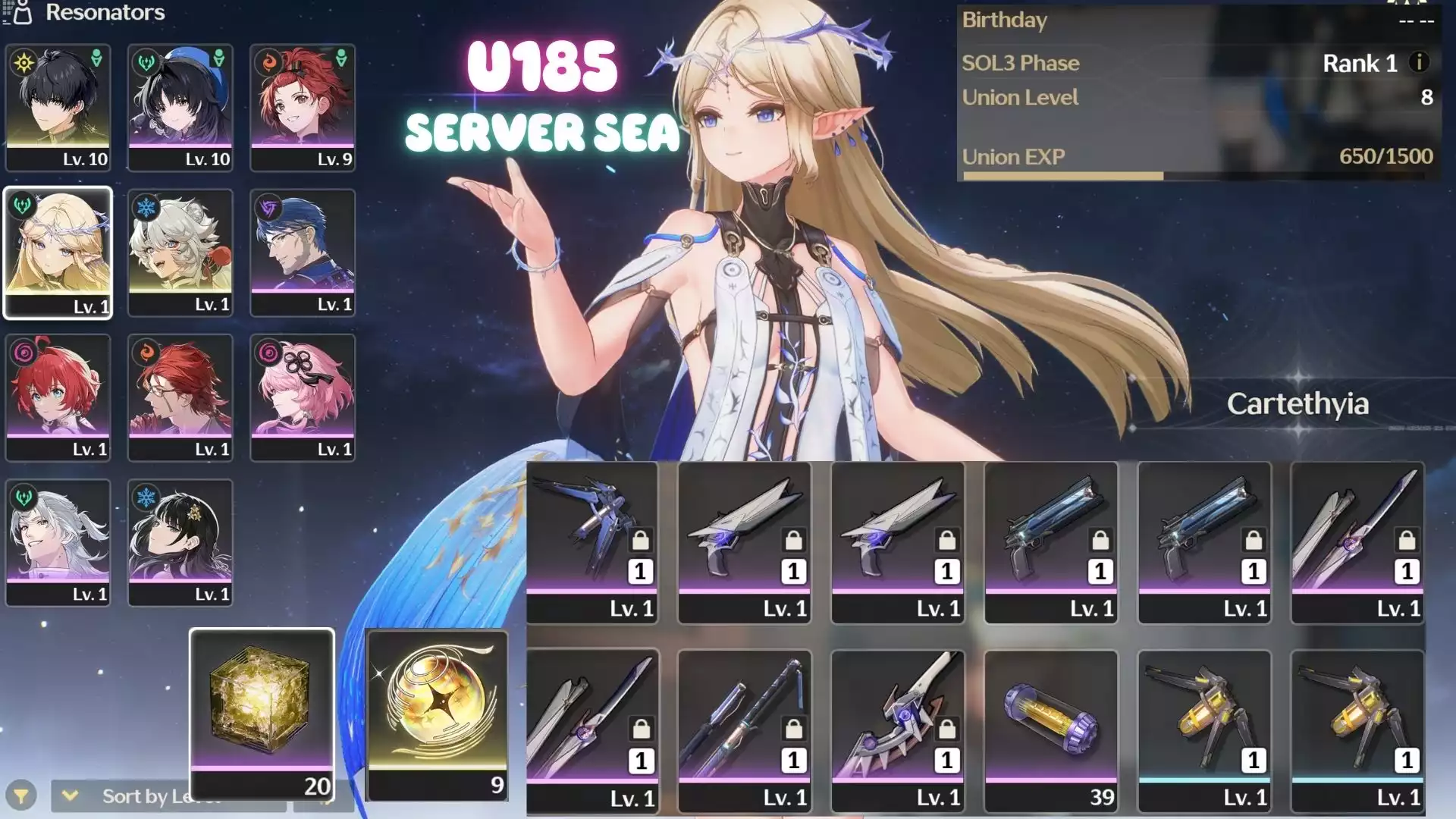The height and width of the screenshot is (819, 1456).
Task: Select the pink-haired Taoqi portrait
Action: [x=303, y=397]
